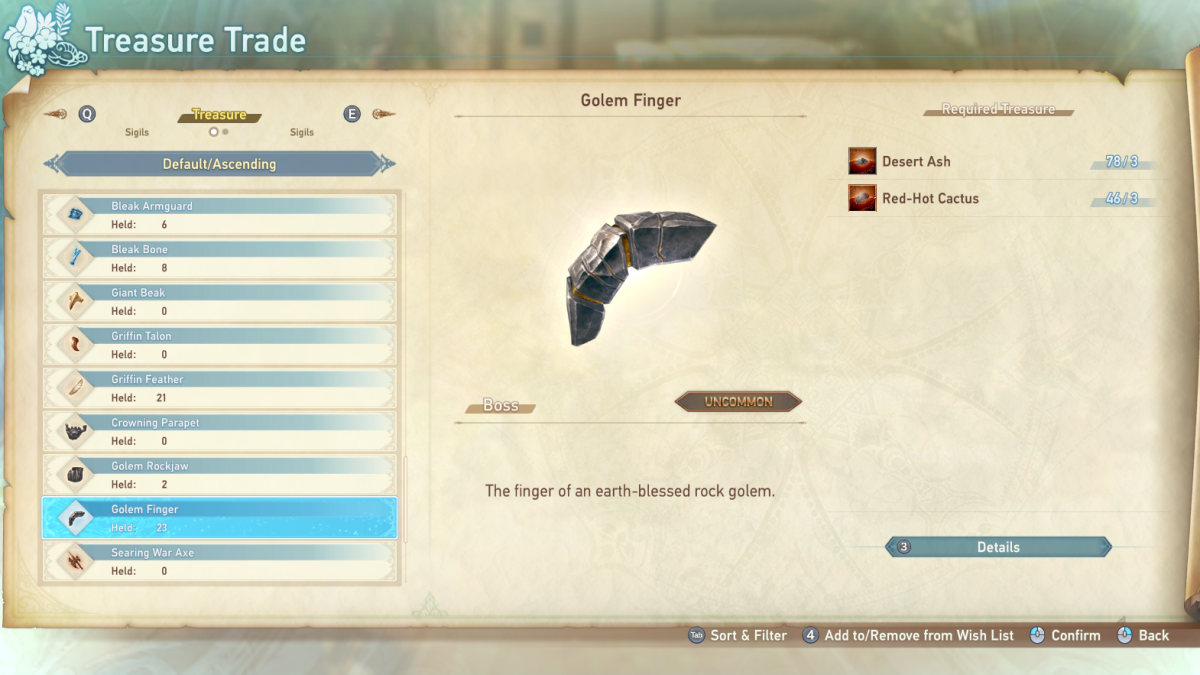This screenshot has width=1200, height=675.
Task: Open the Details panel
Action: click(x=998, y=547)
